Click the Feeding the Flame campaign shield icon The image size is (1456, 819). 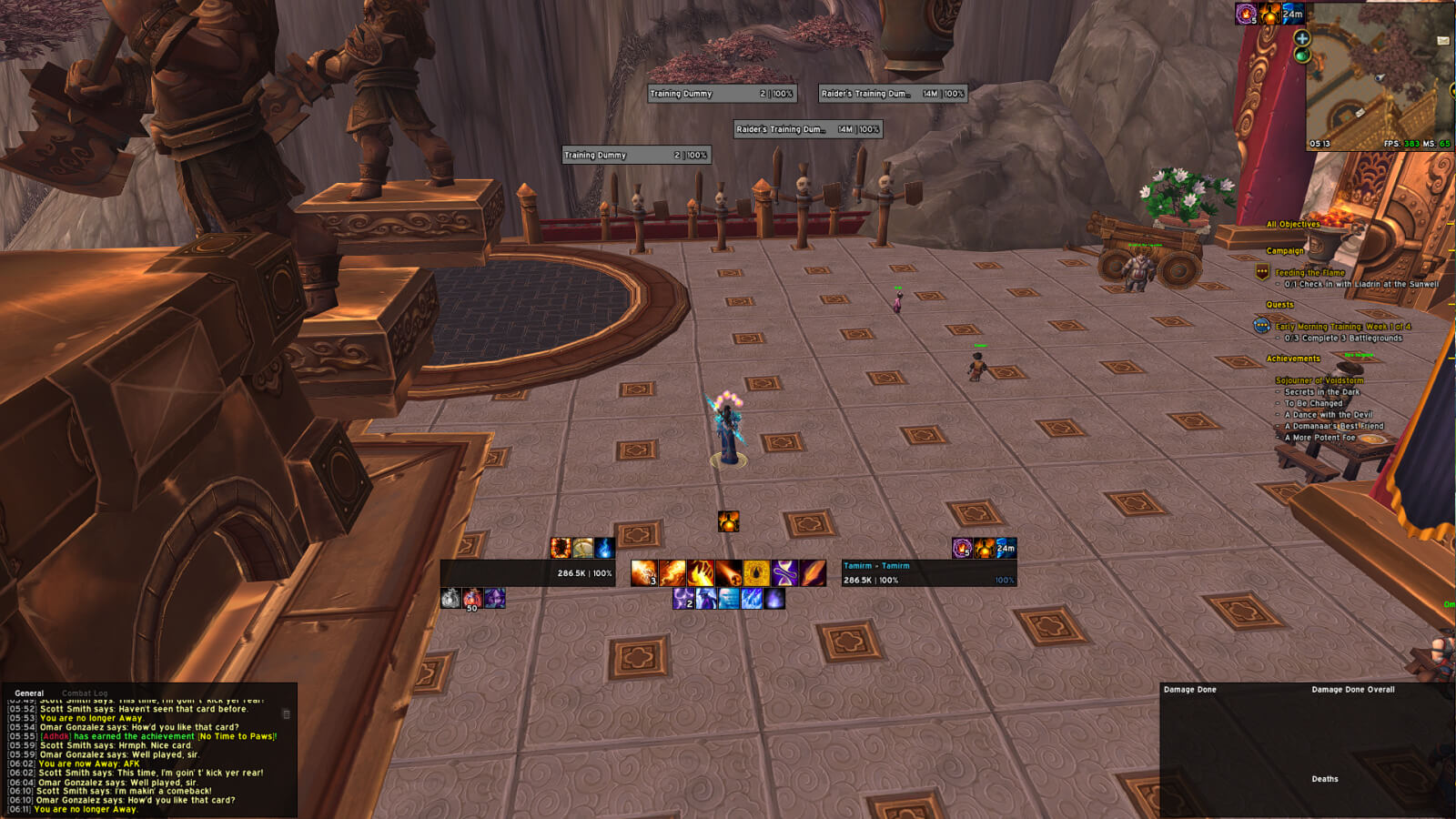1260,269
